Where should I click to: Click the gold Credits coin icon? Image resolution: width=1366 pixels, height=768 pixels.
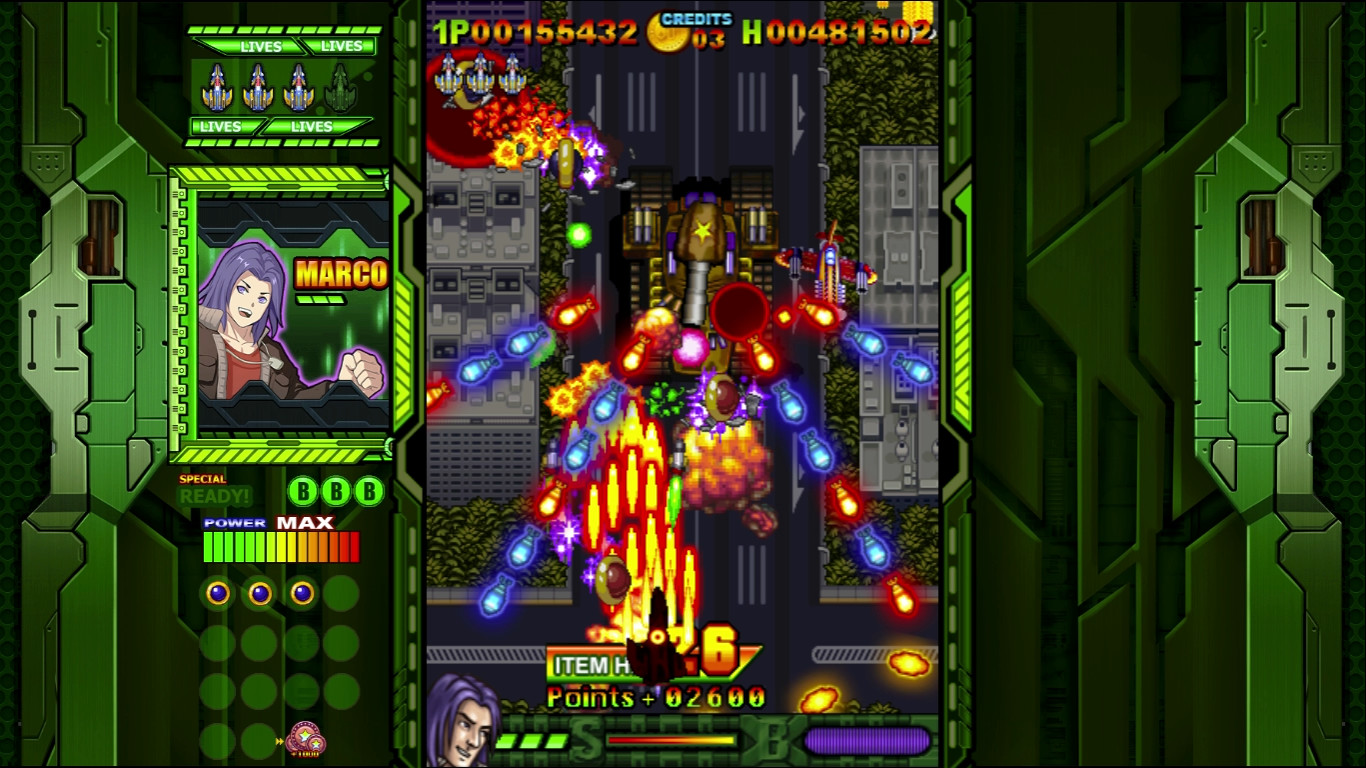(x=666, y=34)
